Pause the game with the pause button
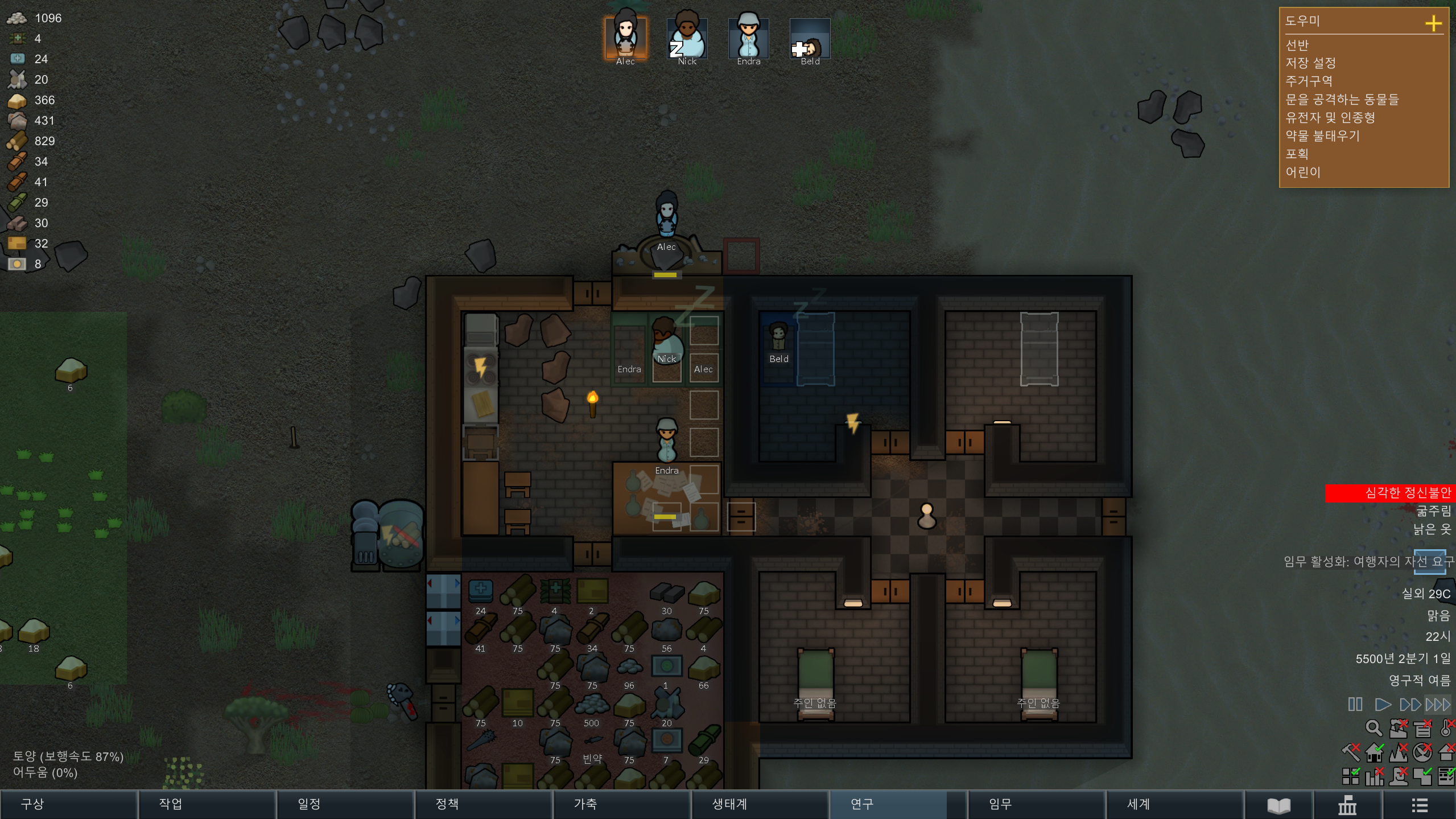The image size is (1456, 819). click(x=1355, y=705)
